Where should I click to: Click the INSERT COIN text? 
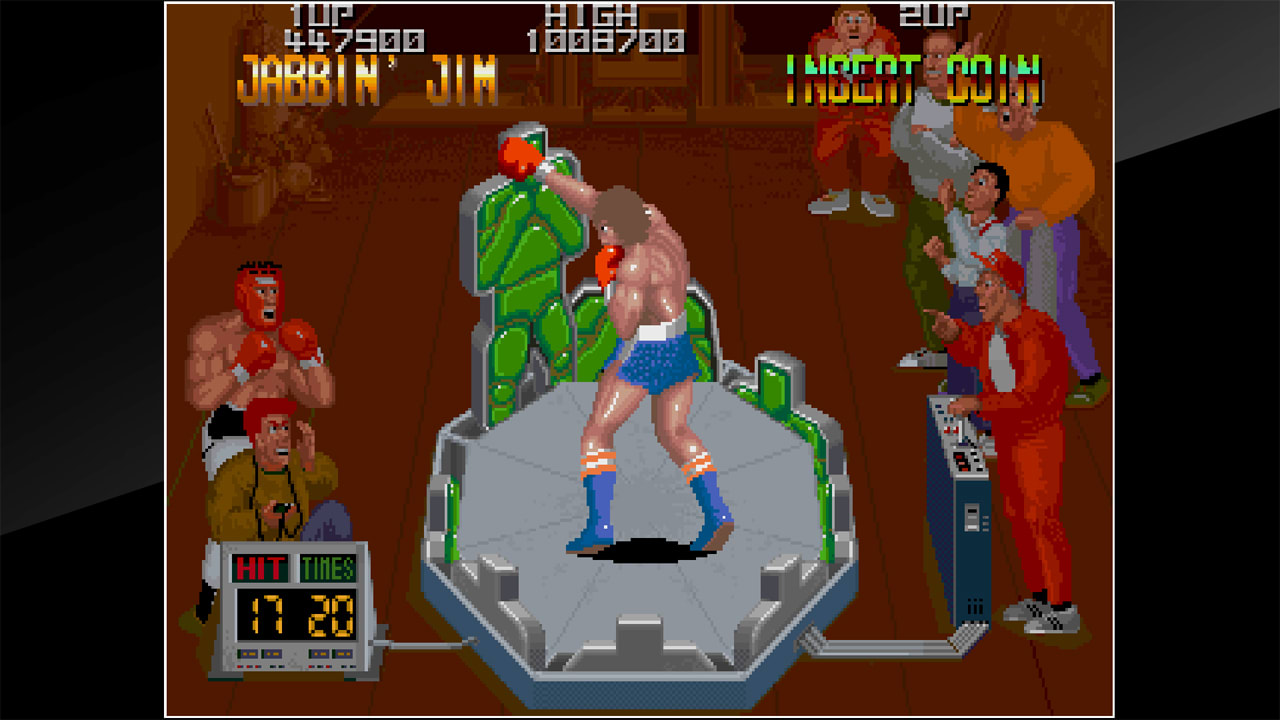point(918,78)
